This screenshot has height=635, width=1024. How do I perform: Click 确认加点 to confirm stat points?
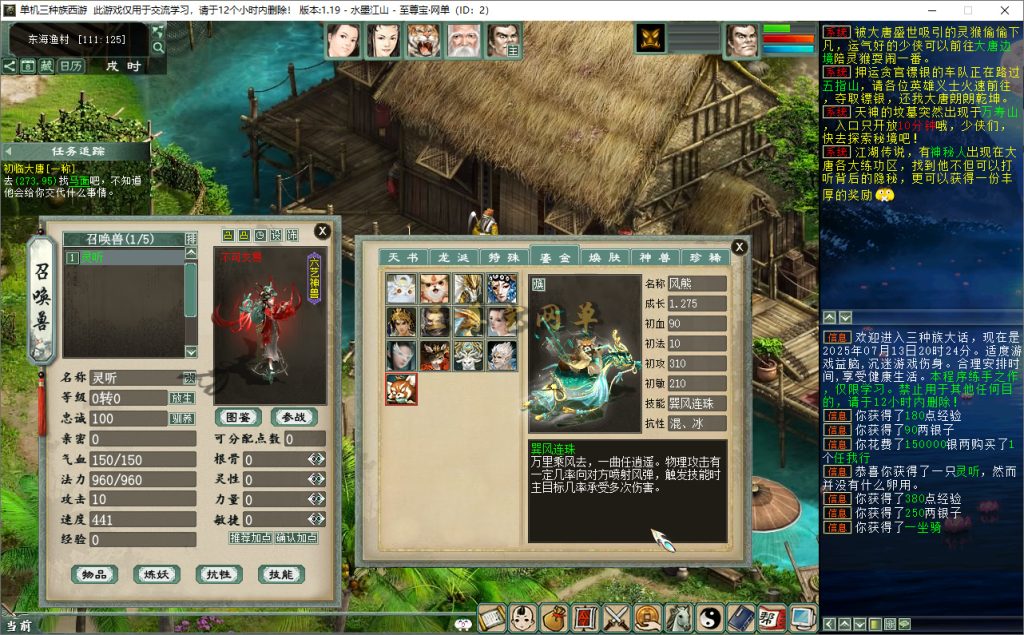[297, 538]
